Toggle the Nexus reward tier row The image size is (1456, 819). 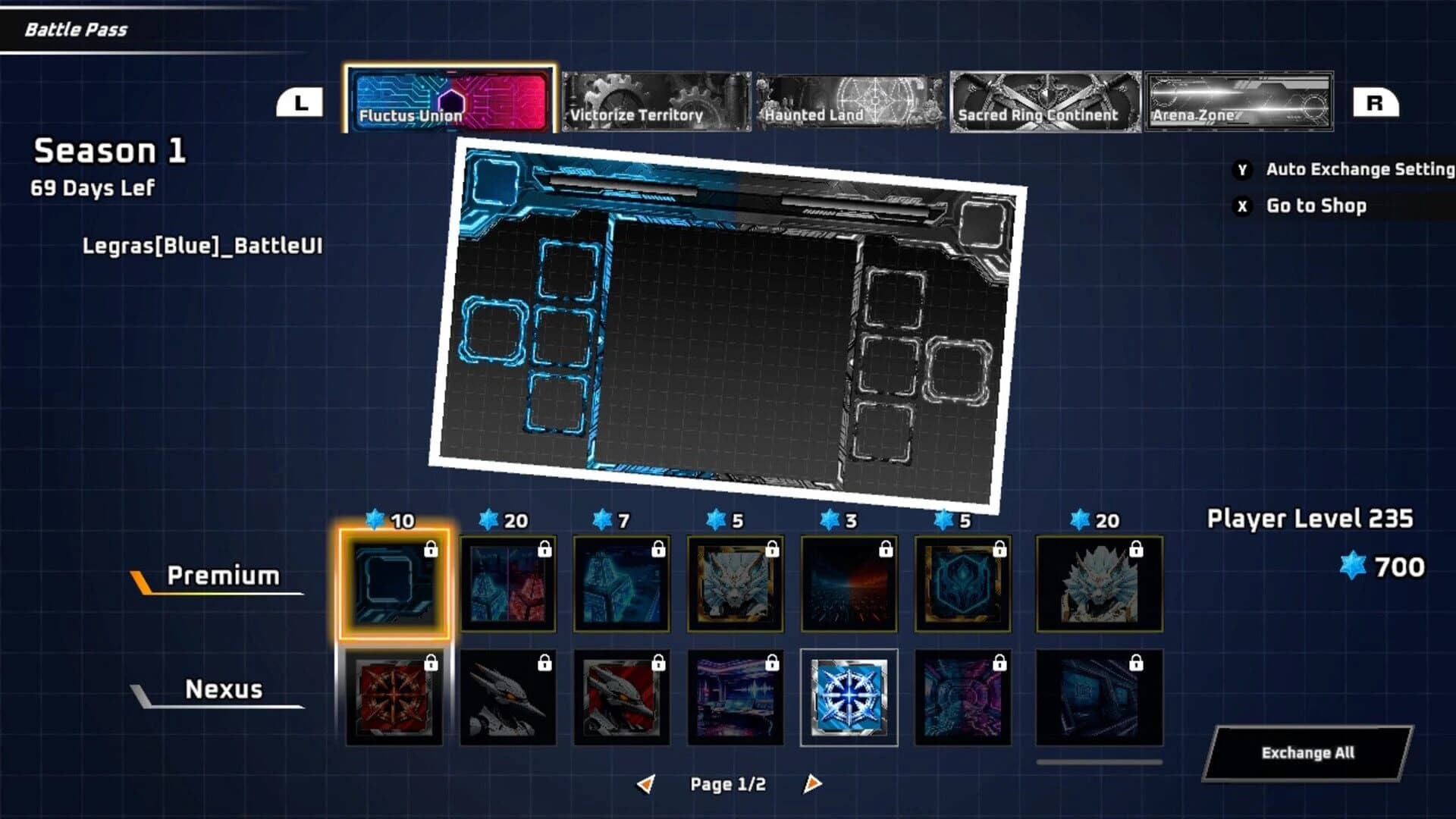[224, 690]
